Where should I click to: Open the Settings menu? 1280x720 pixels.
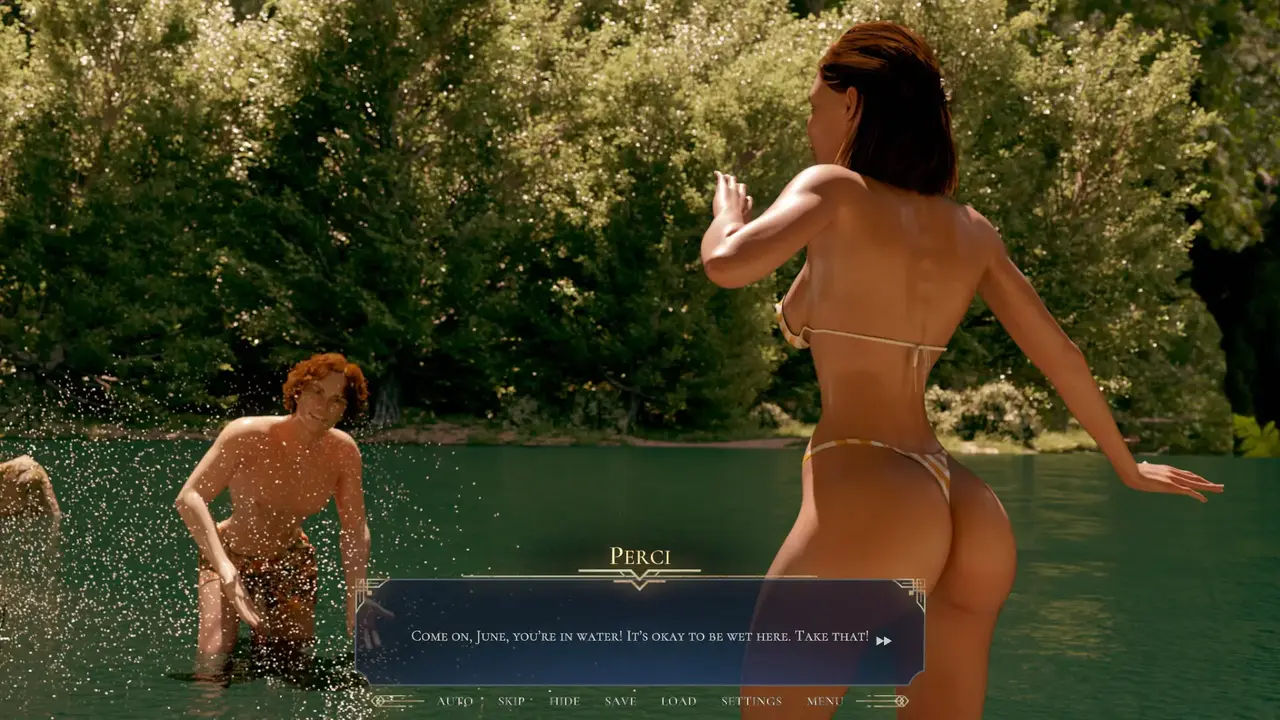[751, 701]
